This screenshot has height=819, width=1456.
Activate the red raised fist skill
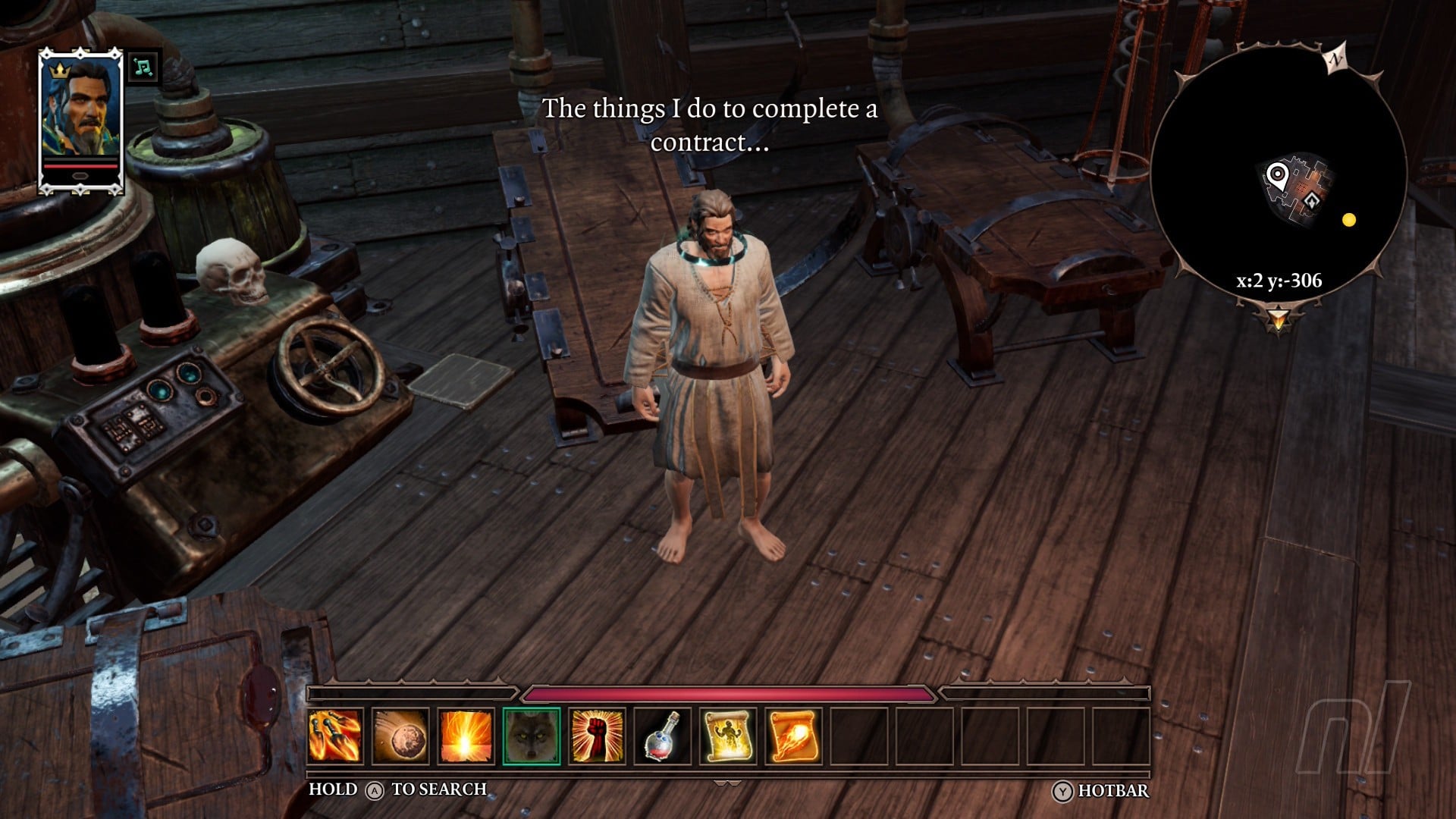point(597,735)
